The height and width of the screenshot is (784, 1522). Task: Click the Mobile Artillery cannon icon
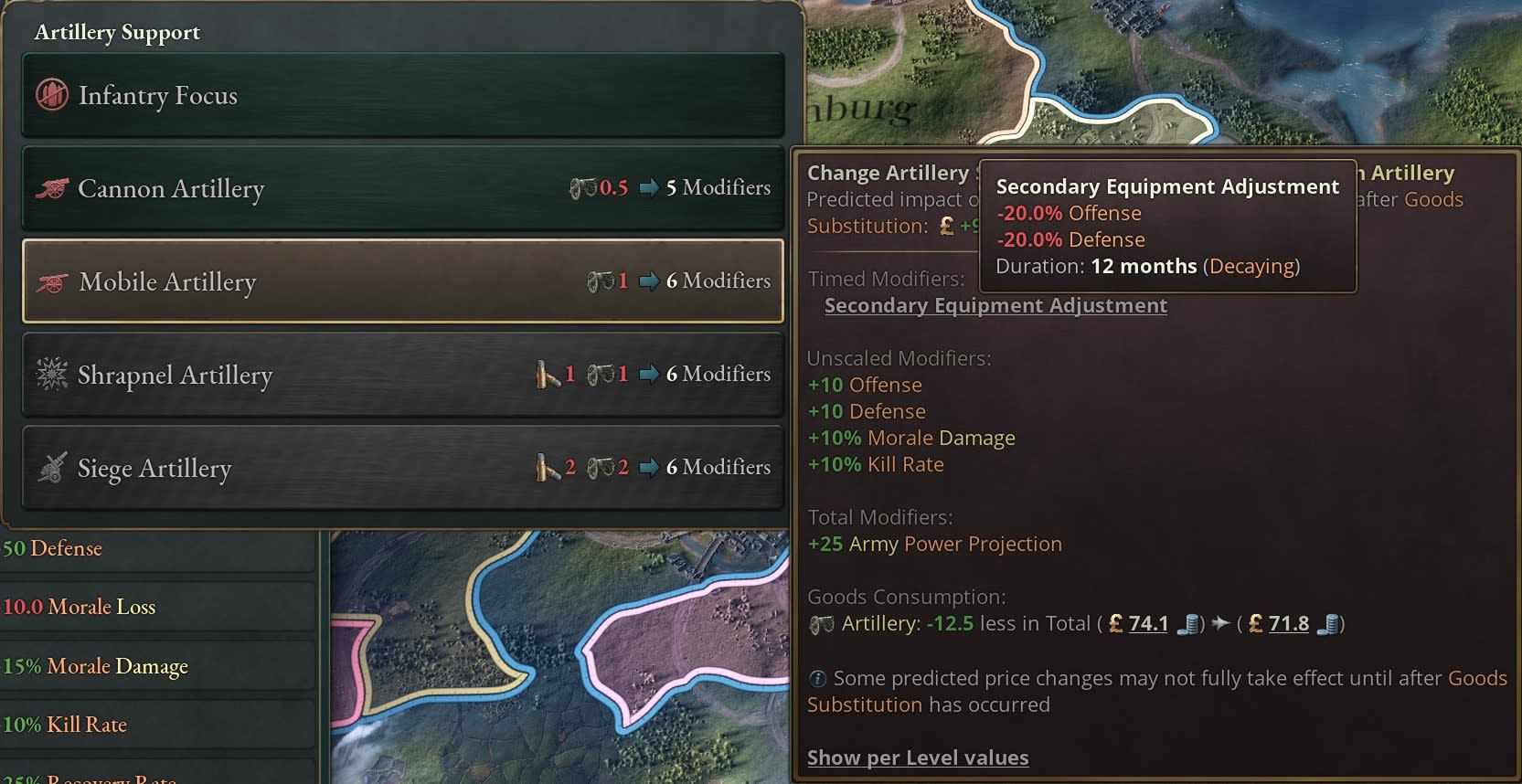(52, 282)
